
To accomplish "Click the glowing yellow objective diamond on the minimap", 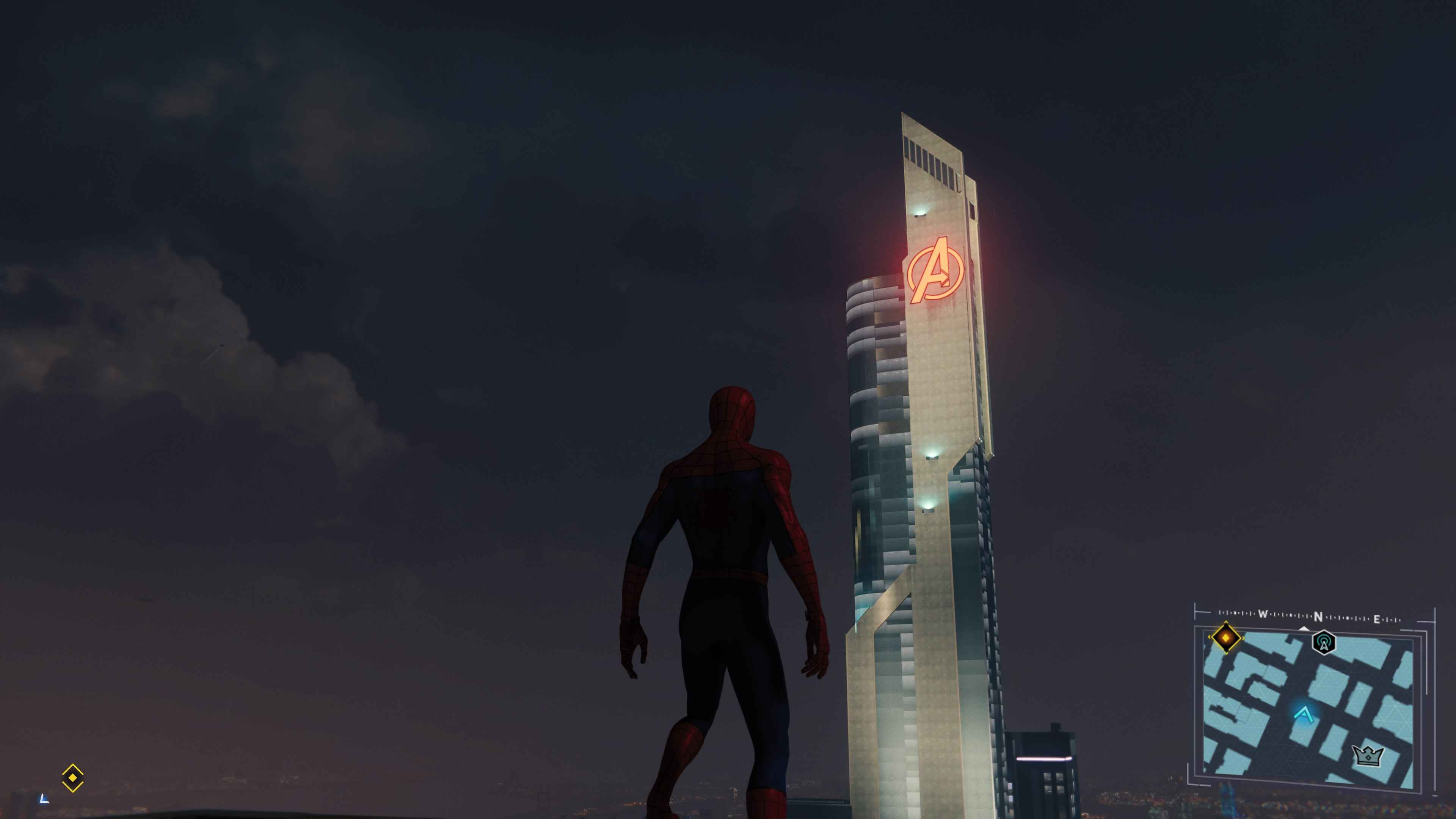I will 1227,638.
